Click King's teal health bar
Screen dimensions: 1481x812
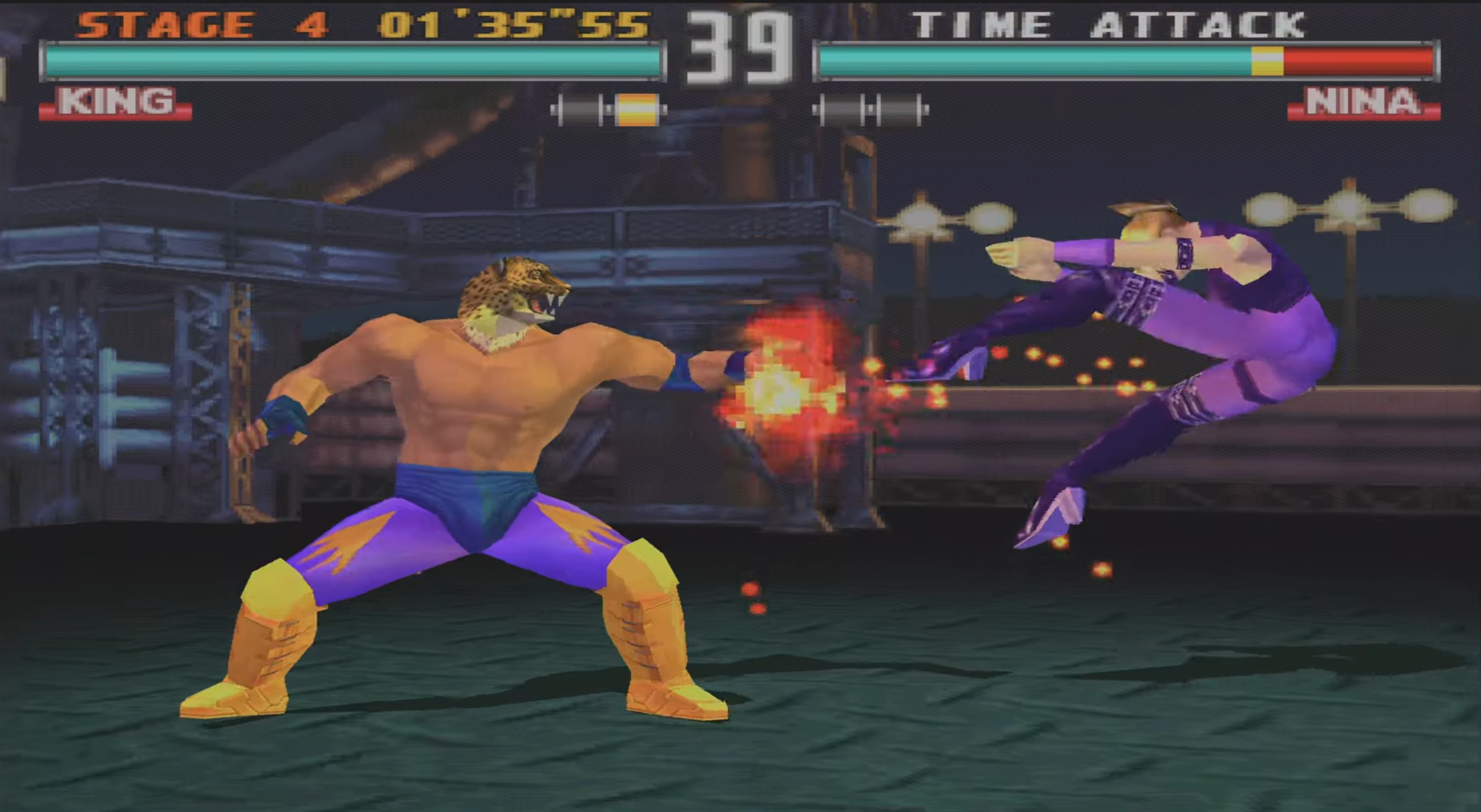click(350, 60)
